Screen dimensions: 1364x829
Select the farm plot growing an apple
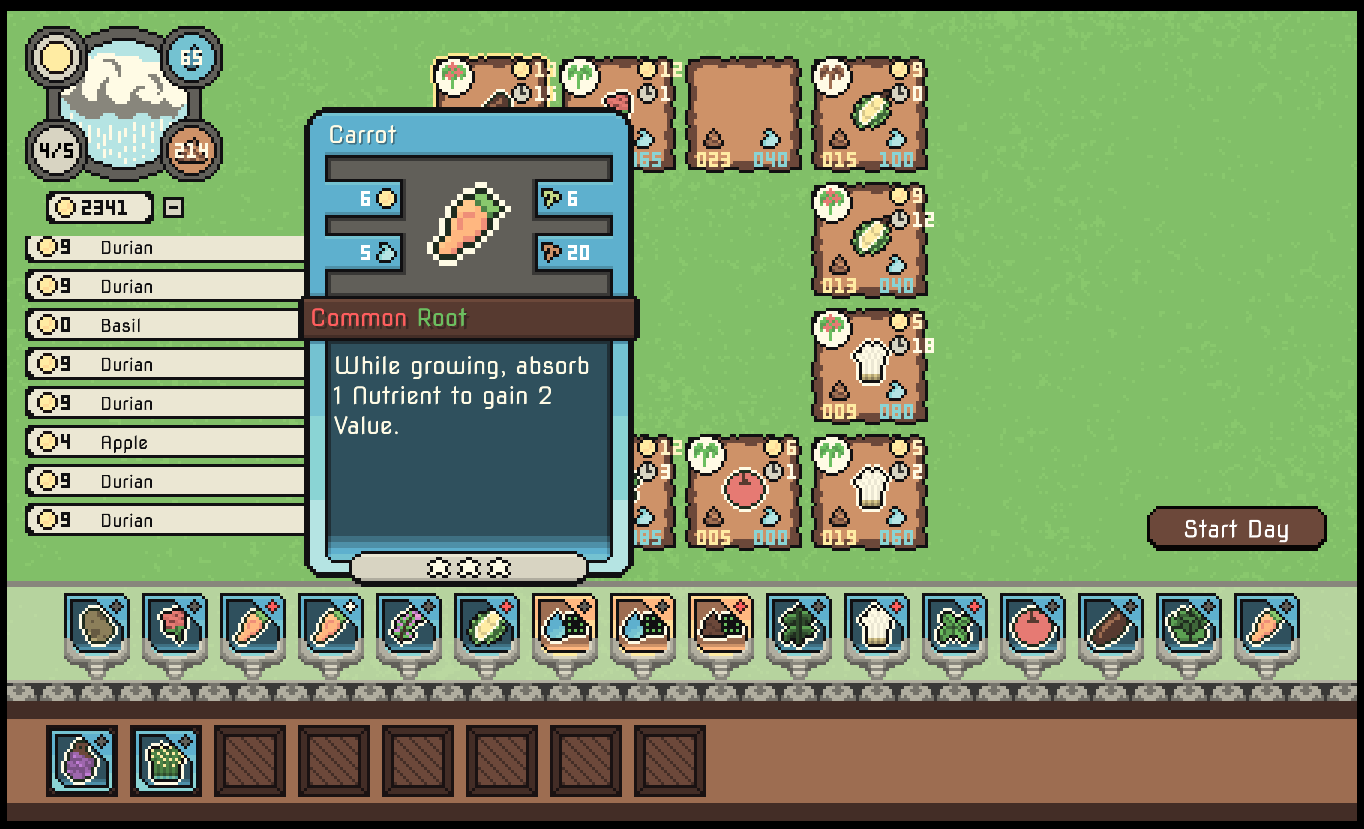[x=743, y=491]
